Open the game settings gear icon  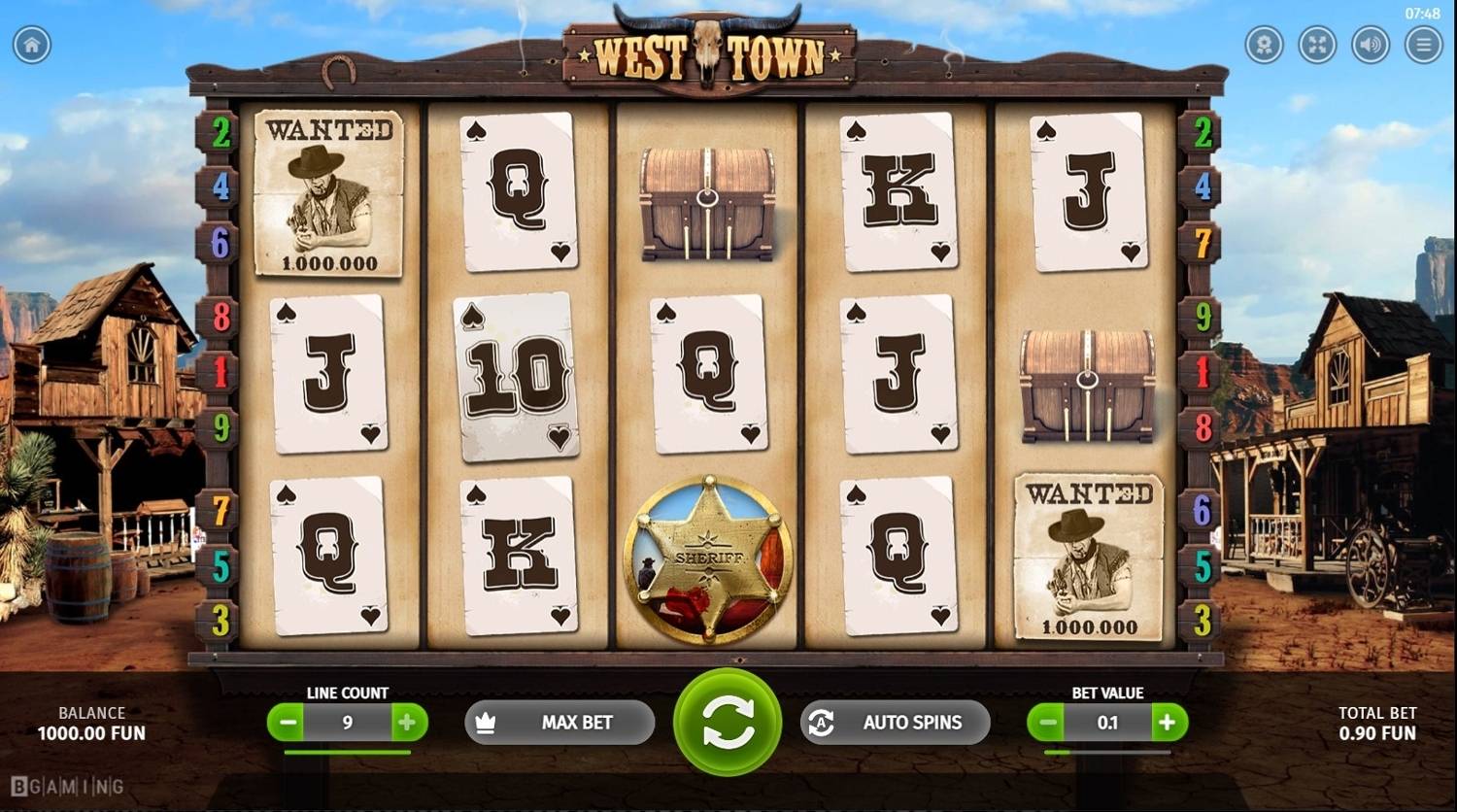1264,44
